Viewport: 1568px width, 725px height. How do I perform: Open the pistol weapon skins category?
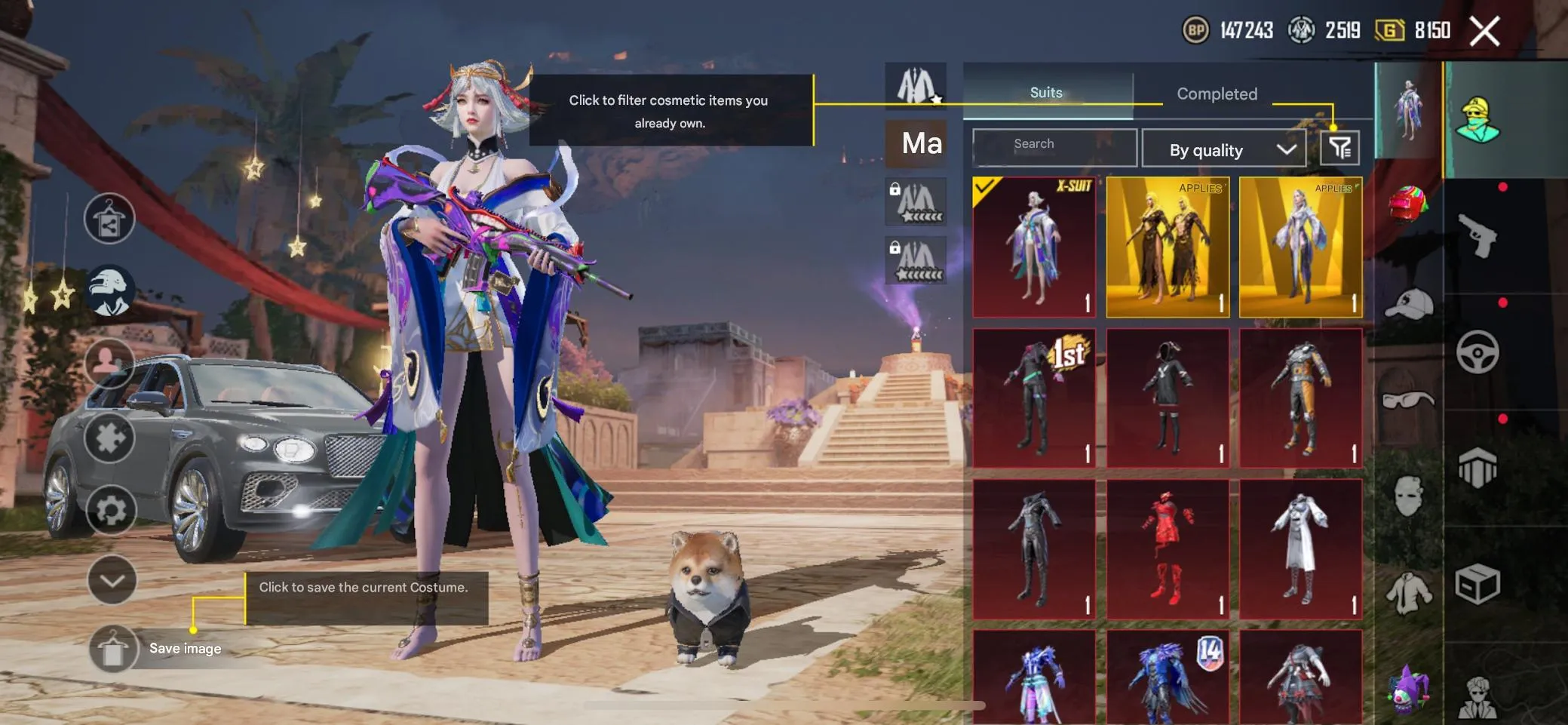click(x=1477, y=236)
